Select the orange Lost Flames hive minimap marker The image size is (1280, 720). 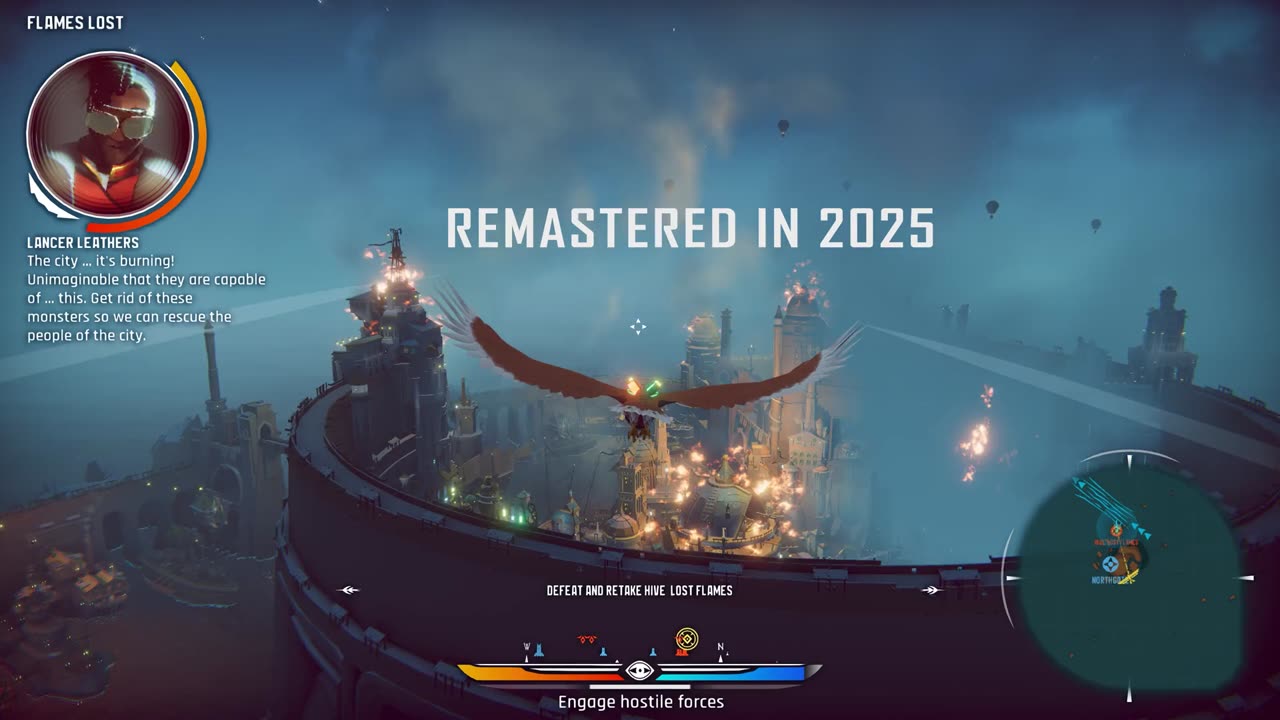[x=1116, y=531]
